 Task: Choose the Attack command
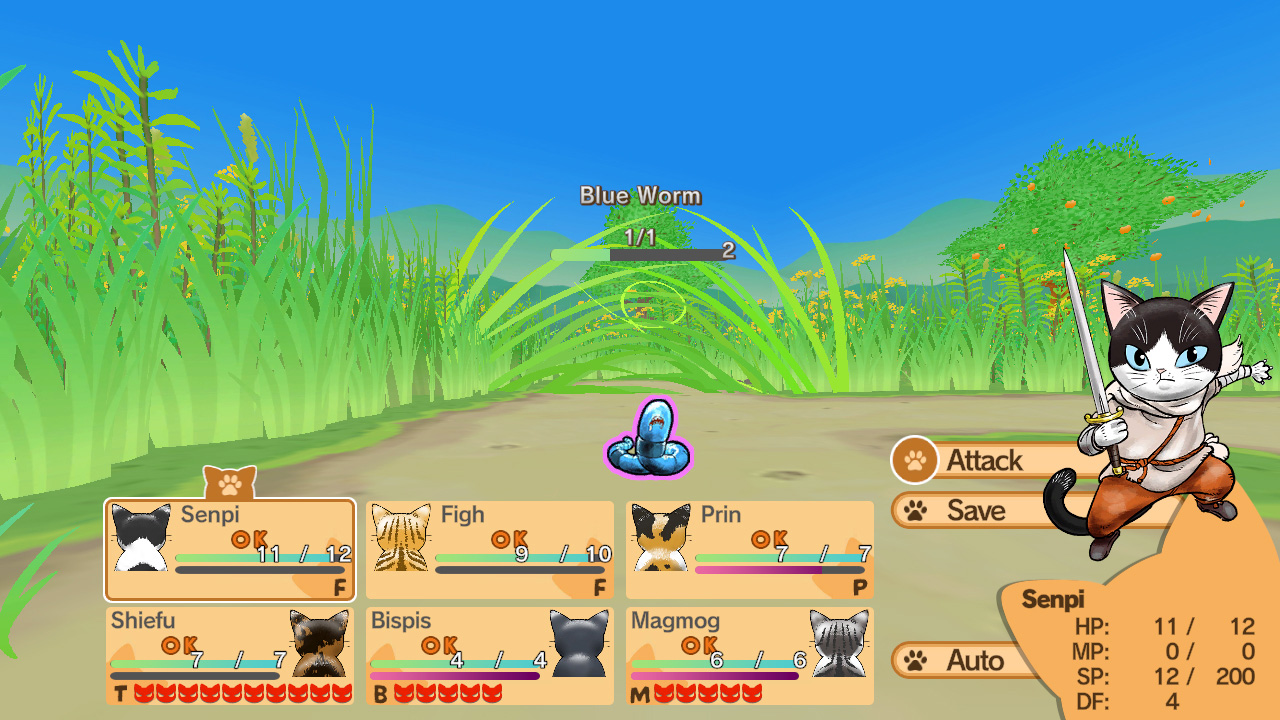click(985, 461)
